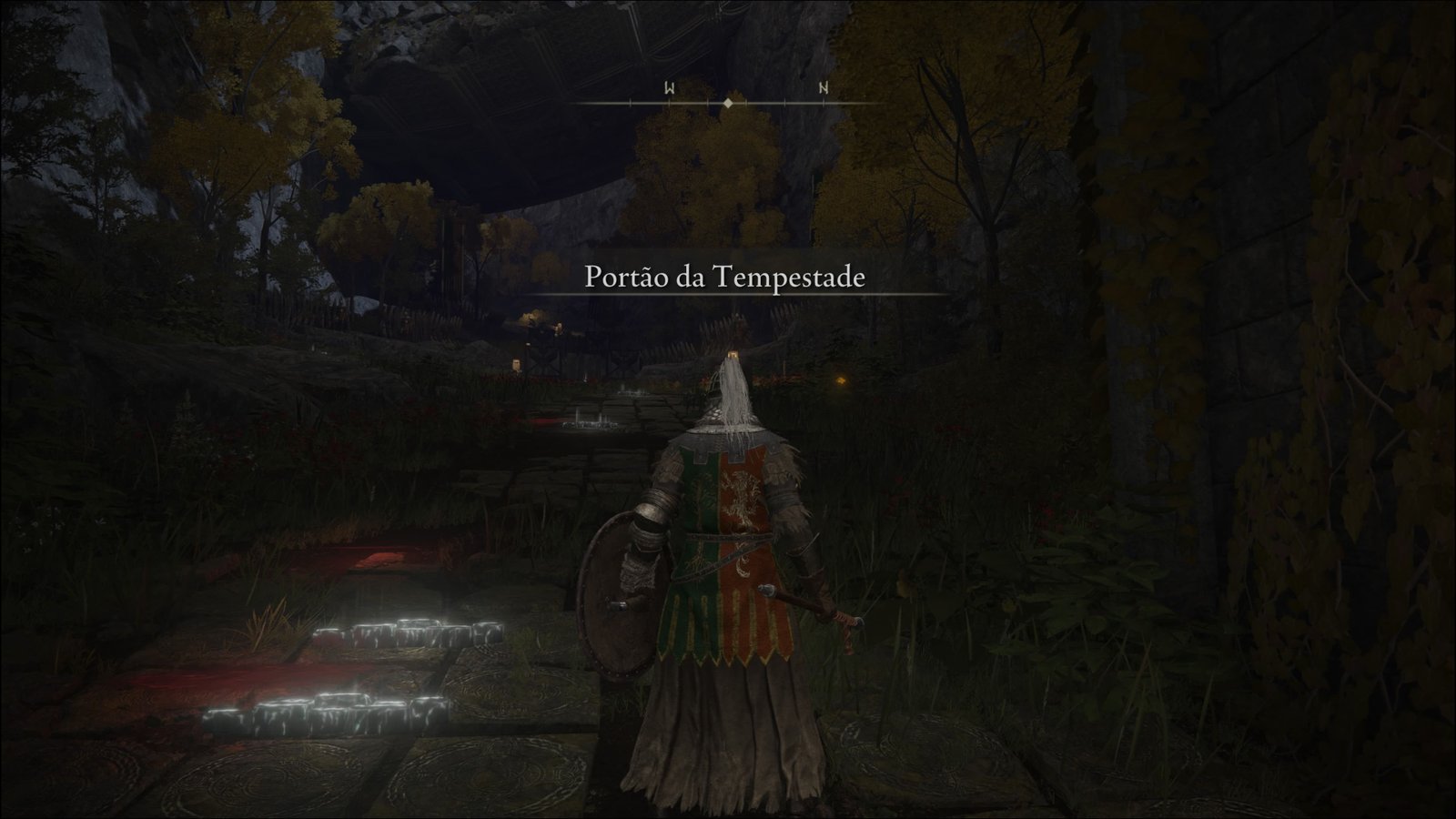
Task: Click the compass bar showing W and N
Action: 728,98
